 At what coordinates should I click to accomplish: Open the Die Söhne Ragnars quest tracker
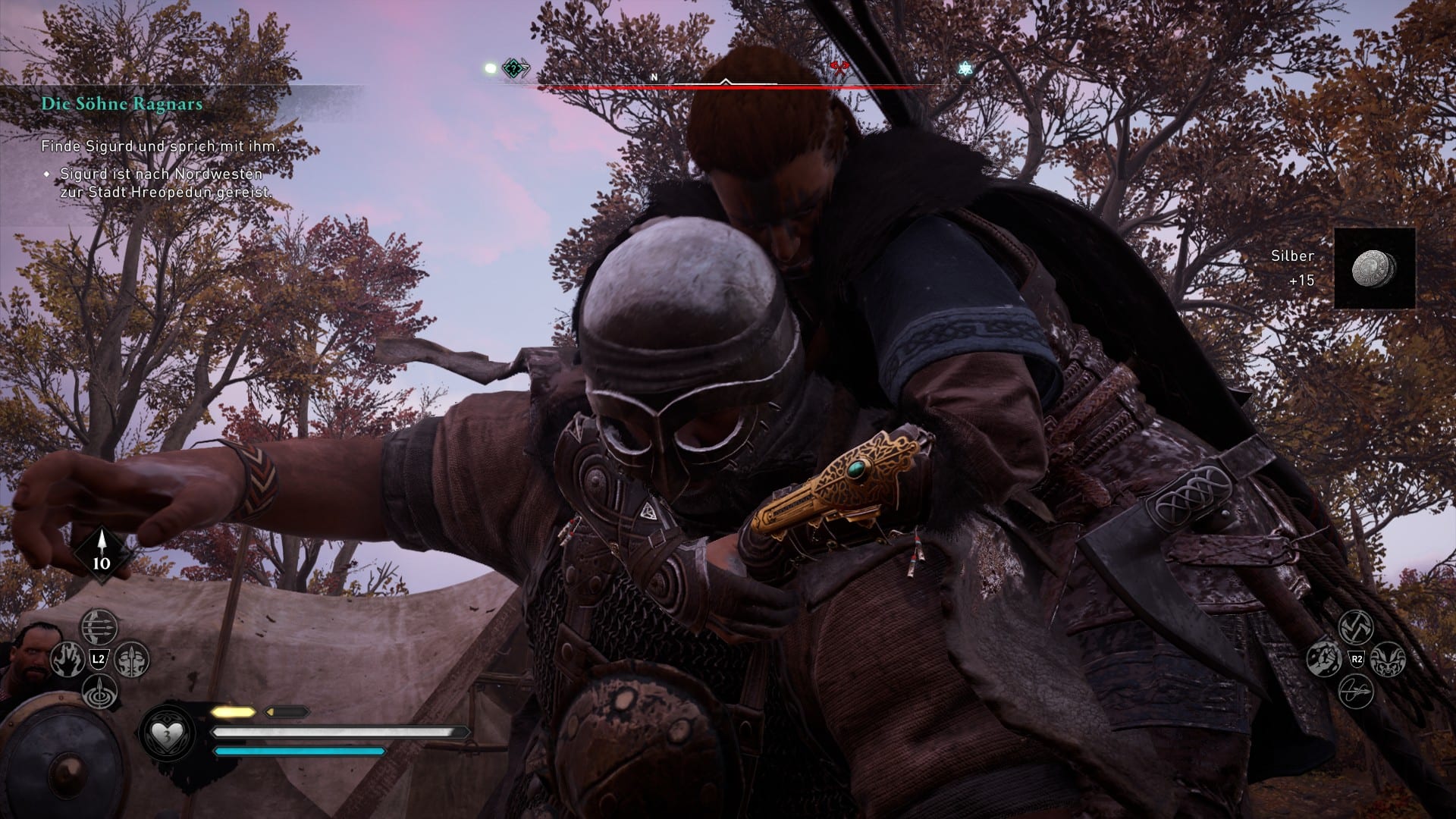[x=122, y=104]
